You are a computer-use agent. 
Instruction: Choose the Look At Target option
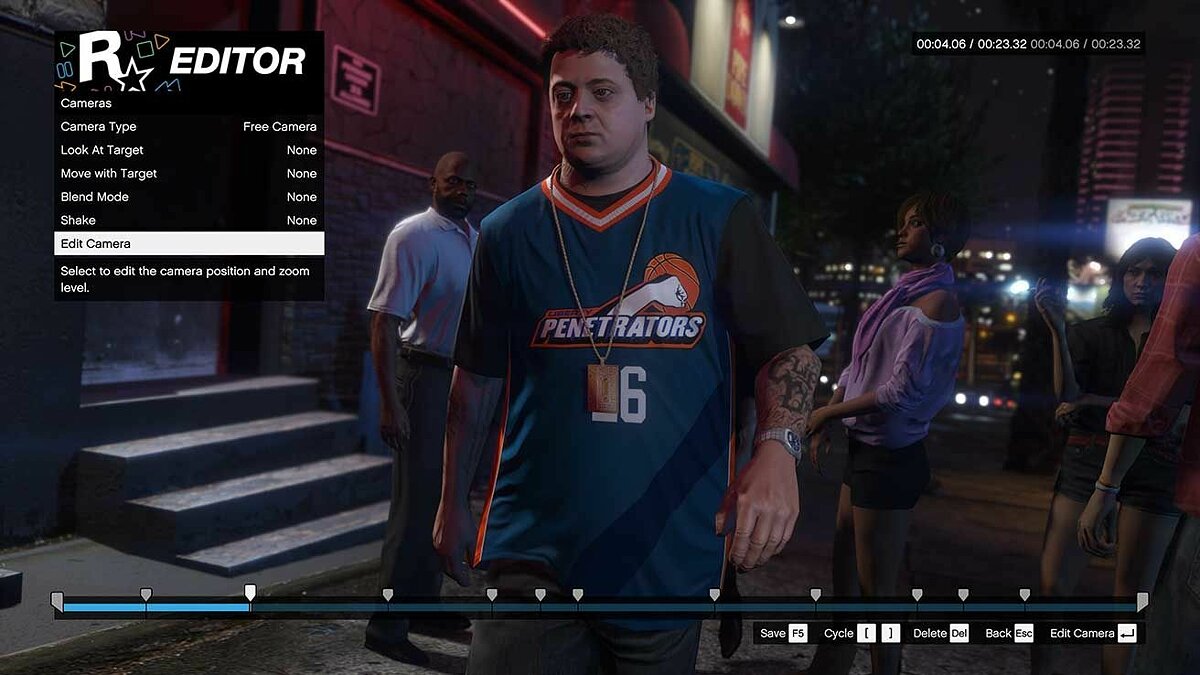tap(188, 150)
